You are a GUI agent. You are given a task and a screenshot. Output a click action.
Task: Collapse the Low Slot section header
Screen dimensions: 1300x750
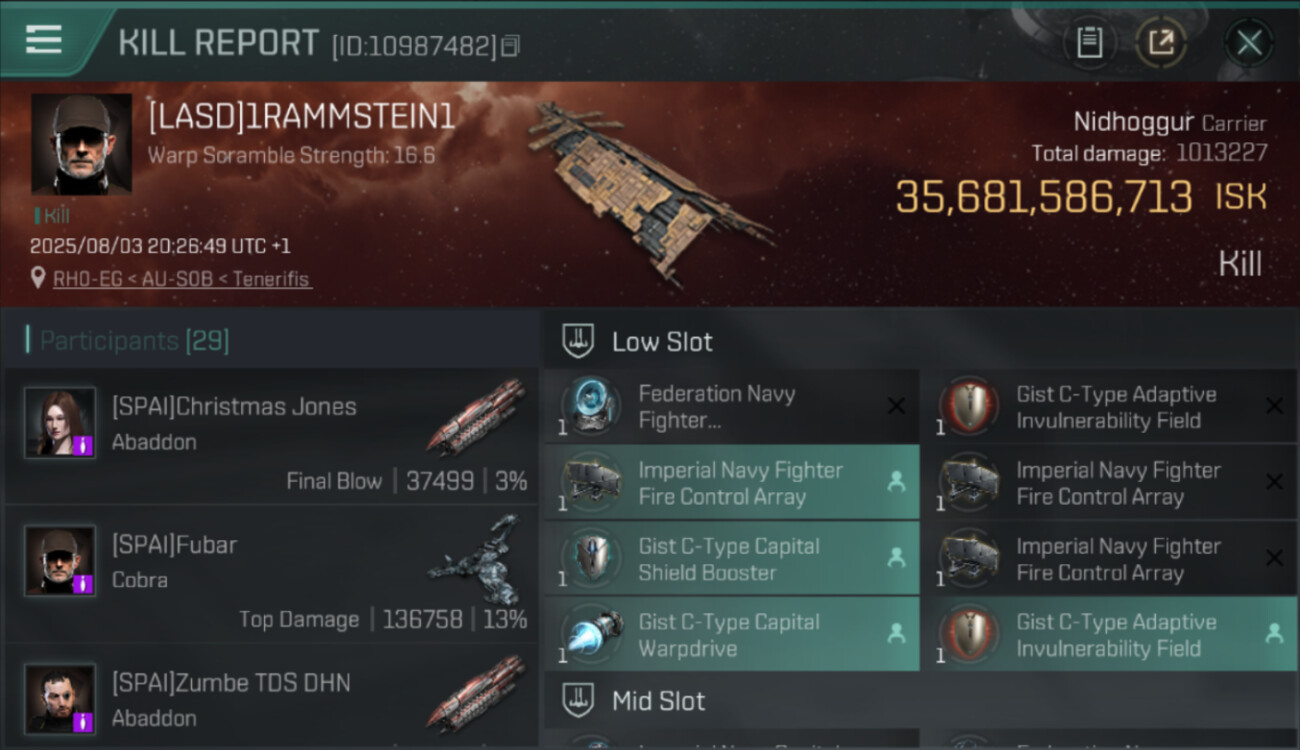click(662, 342)
